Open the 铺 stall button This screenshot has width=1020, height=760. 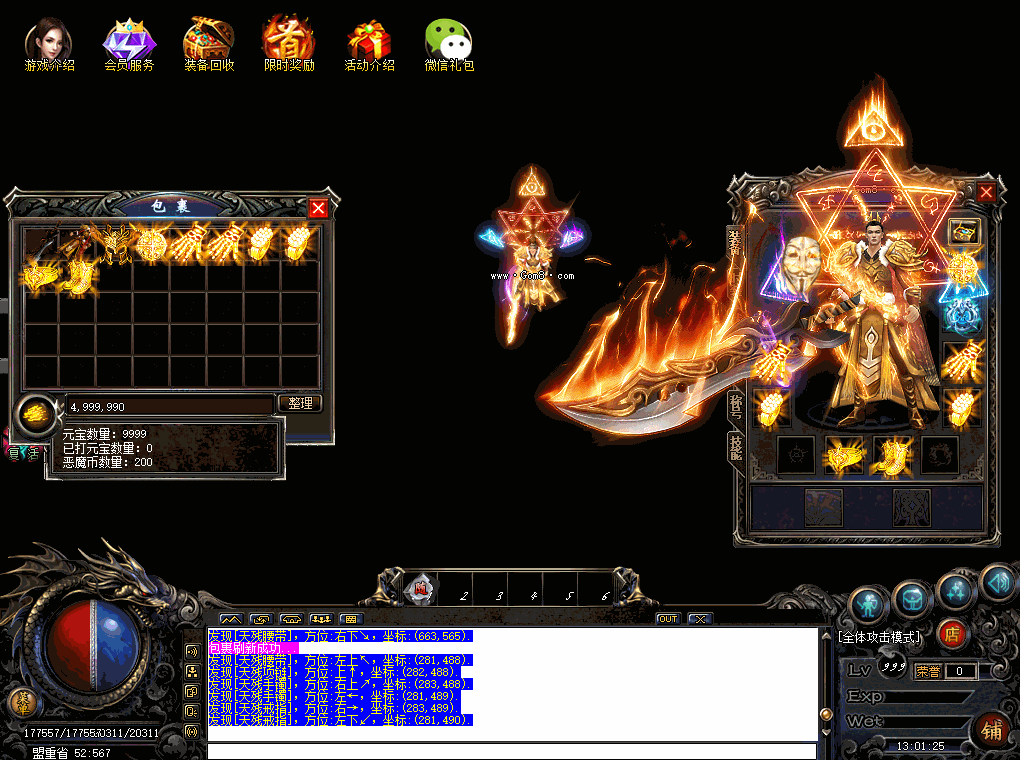click(991, 731)
